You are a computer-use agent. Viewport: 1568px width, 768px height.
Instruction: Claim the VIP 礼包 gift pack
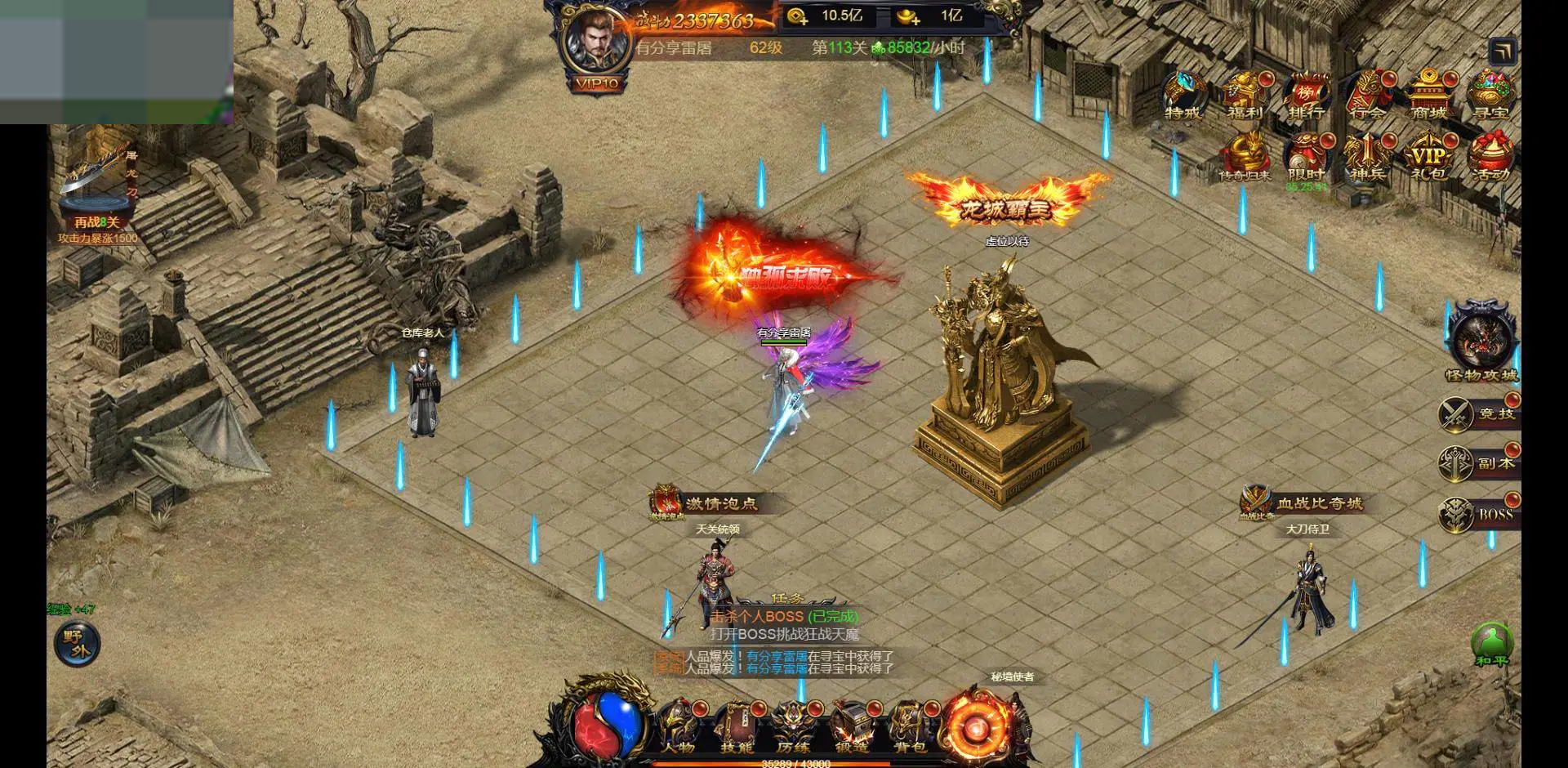click(1428, 156)
